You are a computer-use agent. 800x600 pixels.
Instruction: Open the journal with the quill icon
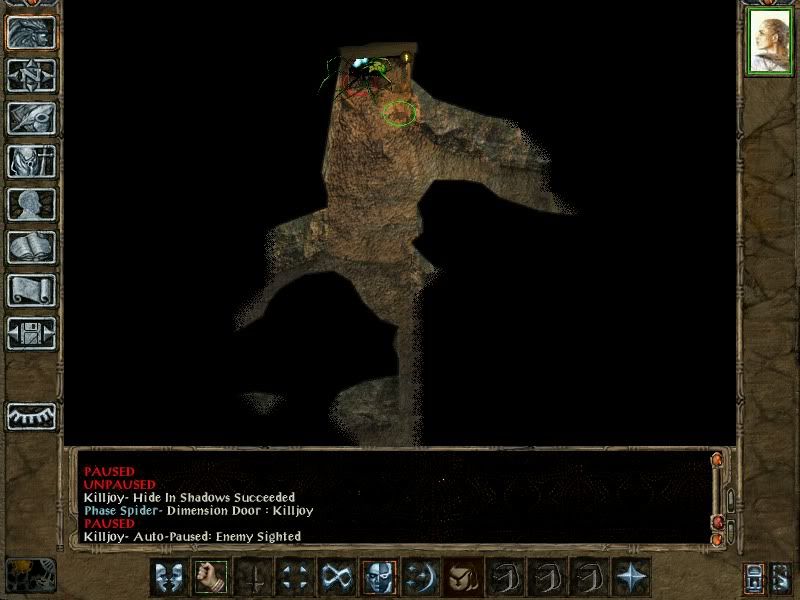tap(30, 118)
